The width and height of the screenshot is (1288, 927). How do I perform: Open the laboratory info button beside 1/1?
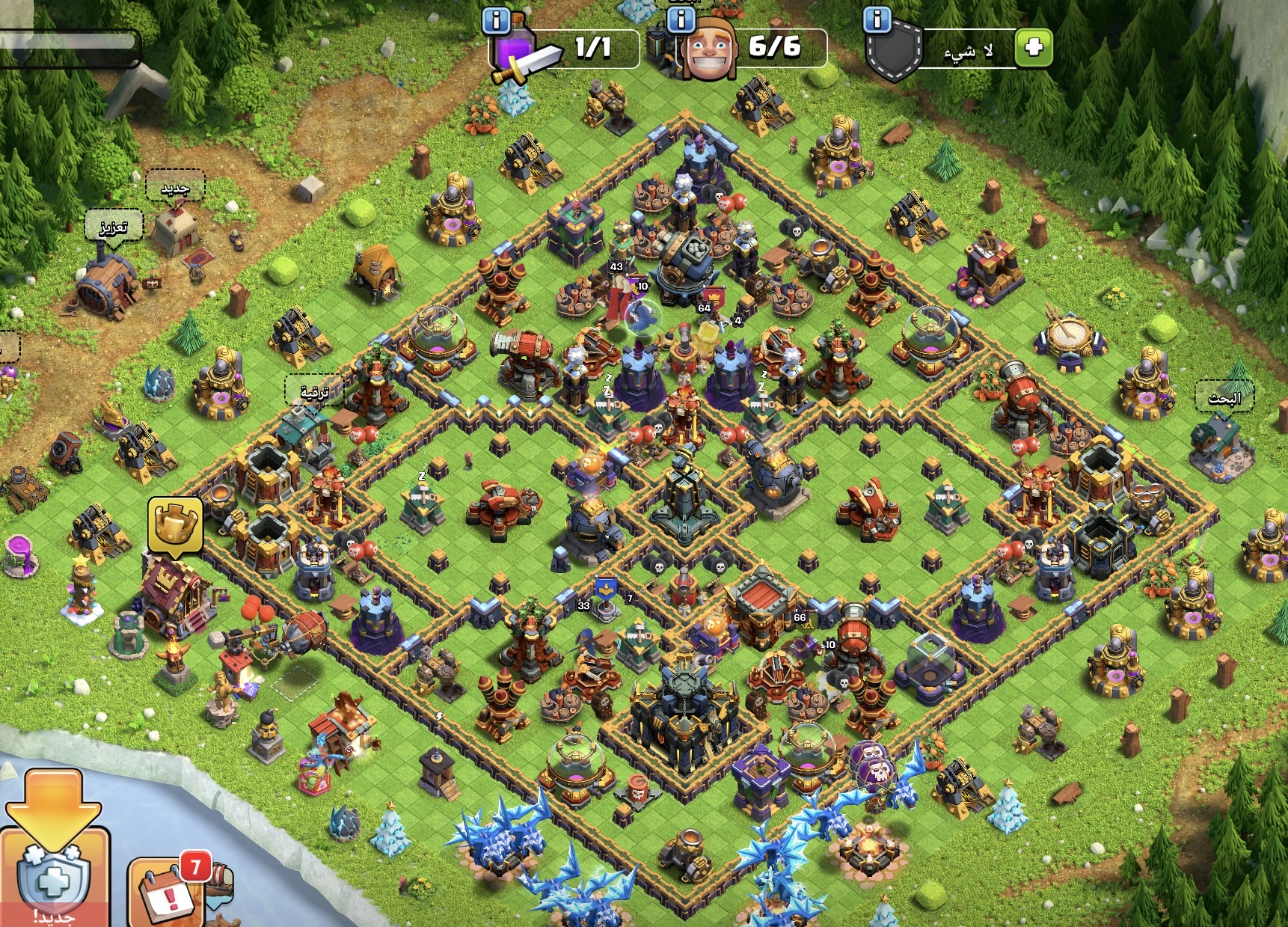pyautogui.click(x=496, y=21)
